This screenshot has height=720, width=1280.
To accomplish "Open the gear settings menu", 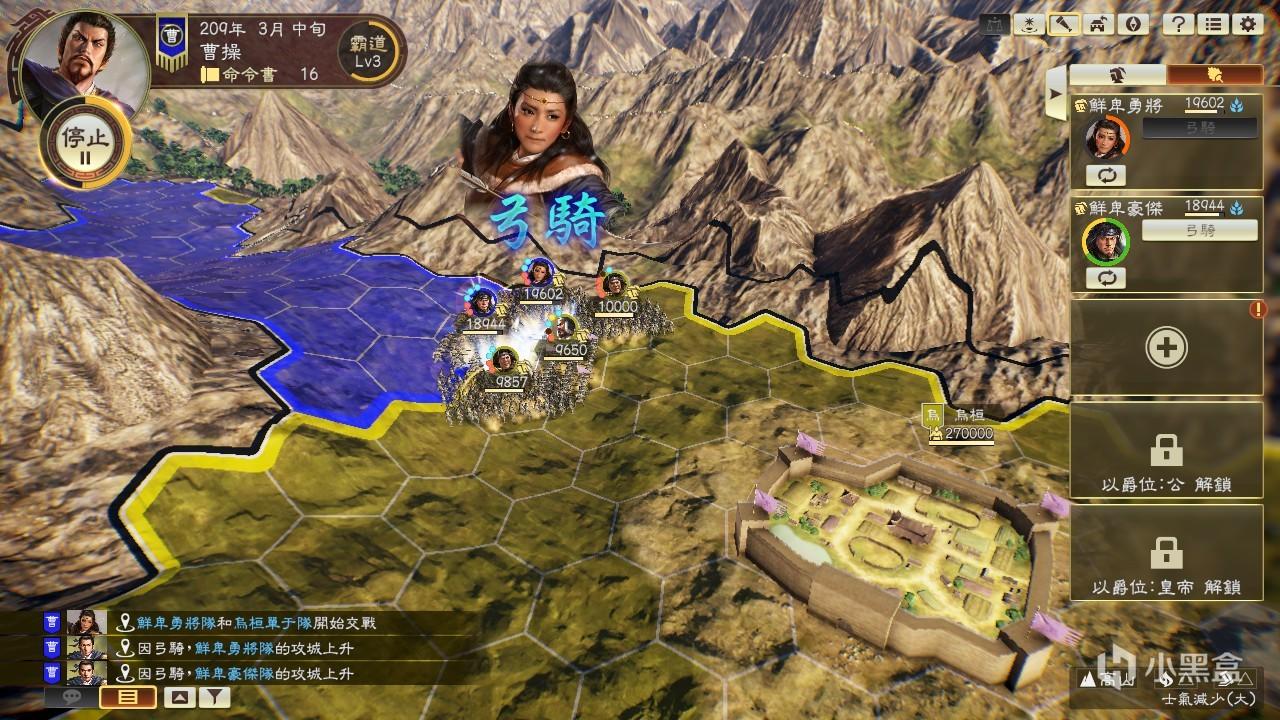I will coord(1246,25).
